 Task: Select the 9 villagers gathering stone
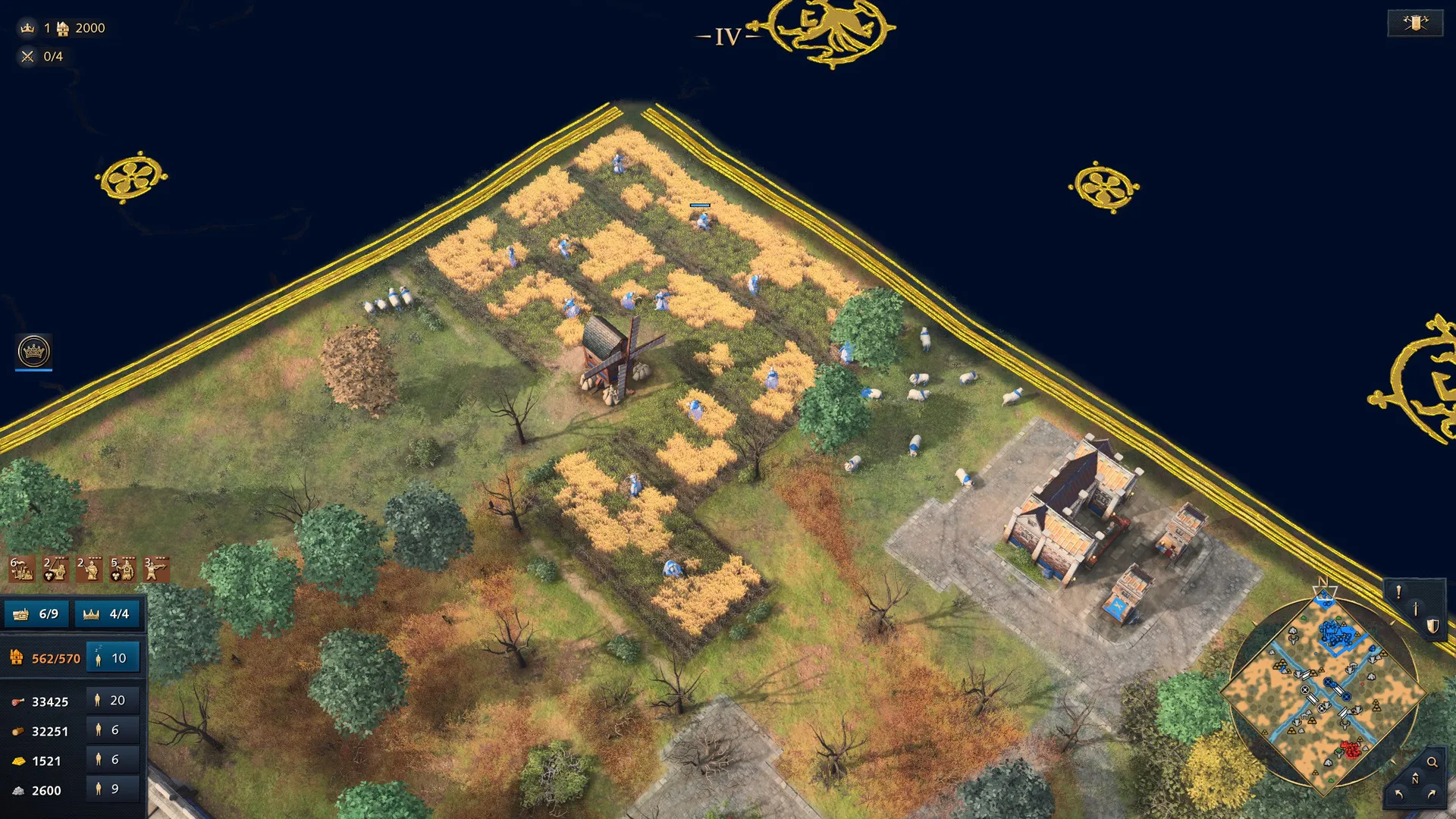(x=113, y=789)
